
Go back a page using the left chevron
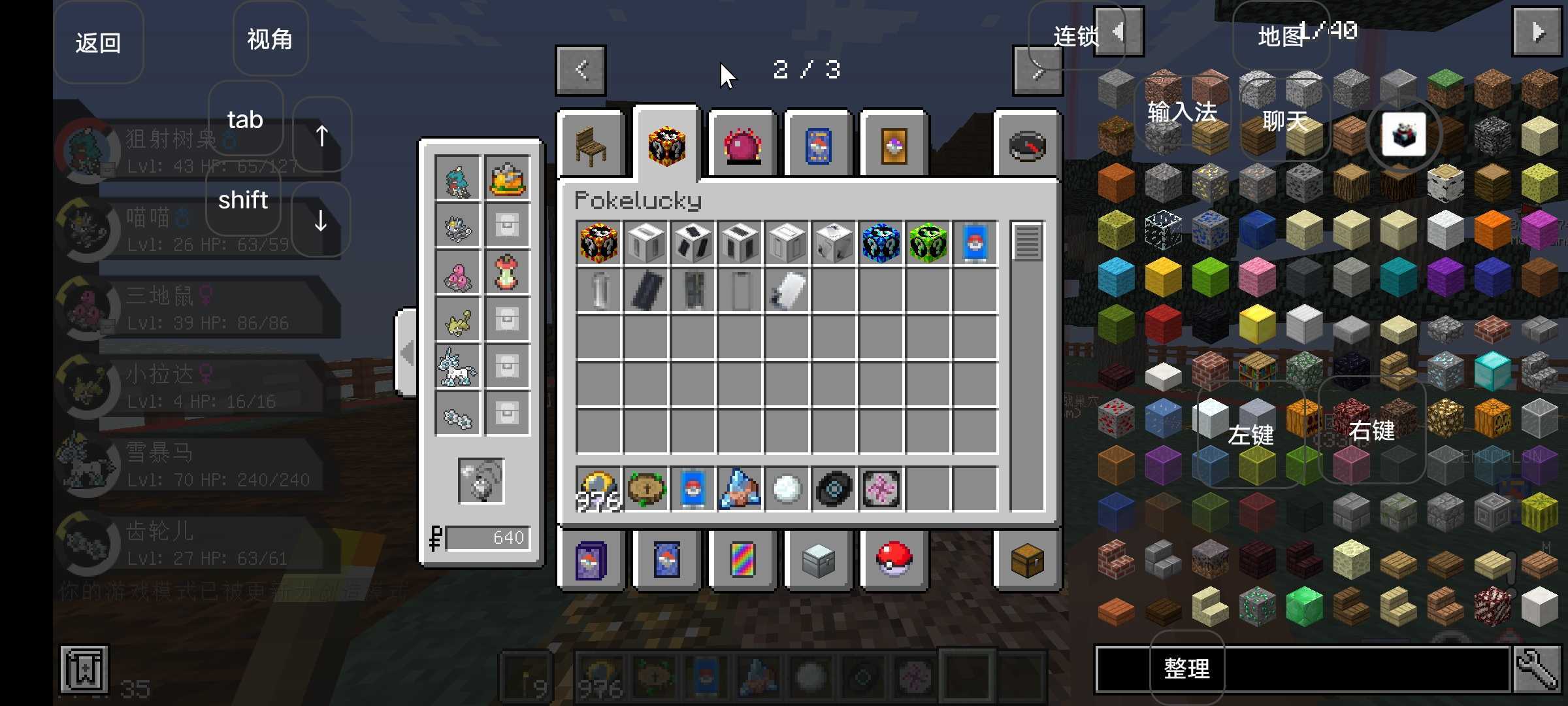click(x=580, y=71)
